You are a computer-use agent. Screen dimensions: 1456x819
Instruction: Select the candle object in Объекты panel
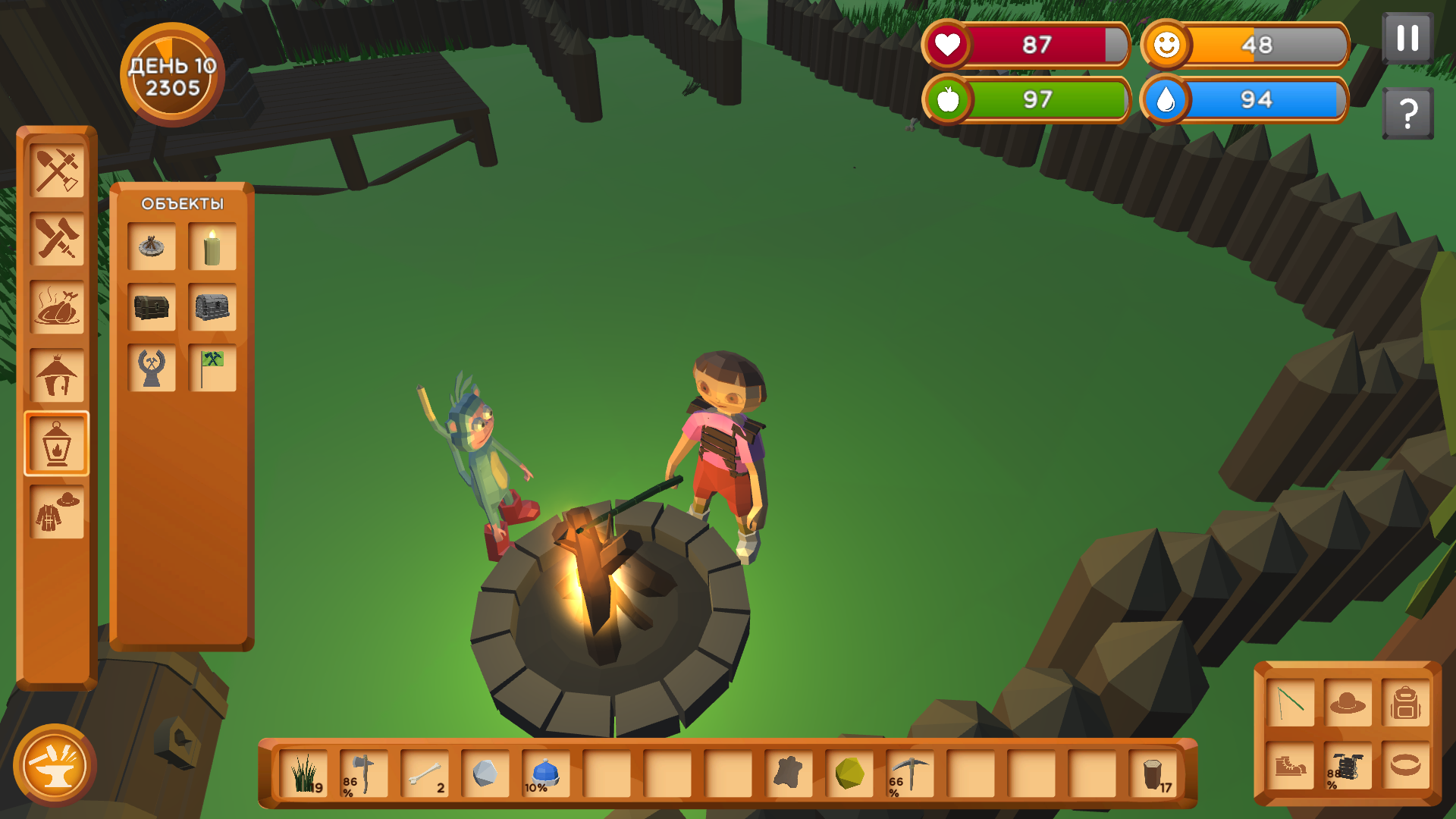(x=212, y=246)
